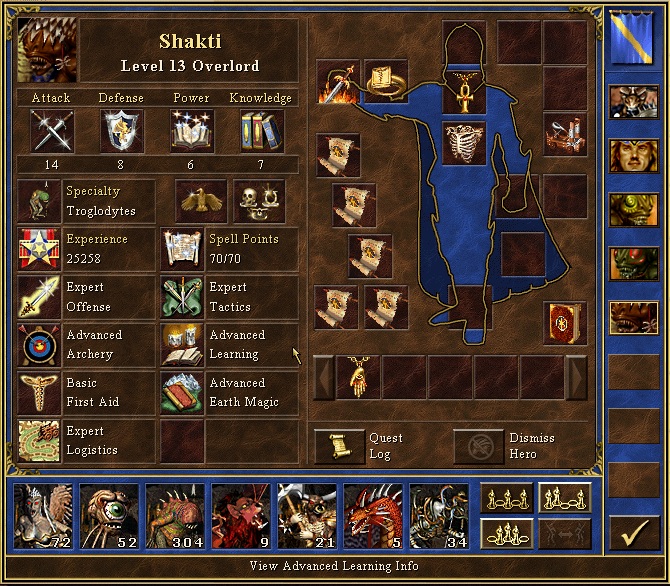Screen dimensions: 670x586
Task: View the Expert Offense skill
Action: [38, 297]
